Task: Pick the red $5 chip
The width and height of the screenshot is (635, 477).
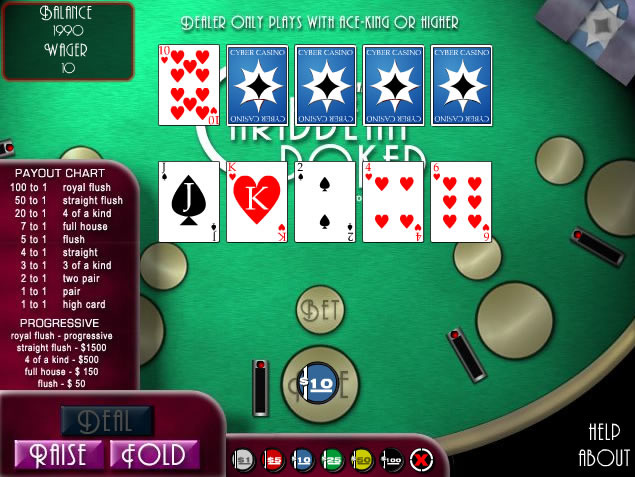Action: [273, 459]
